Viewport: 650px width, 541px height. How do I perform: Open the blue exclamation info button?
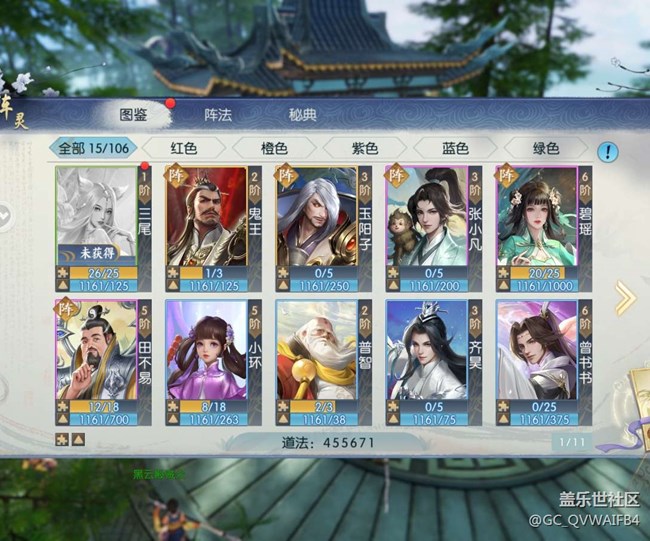[608, 152]
